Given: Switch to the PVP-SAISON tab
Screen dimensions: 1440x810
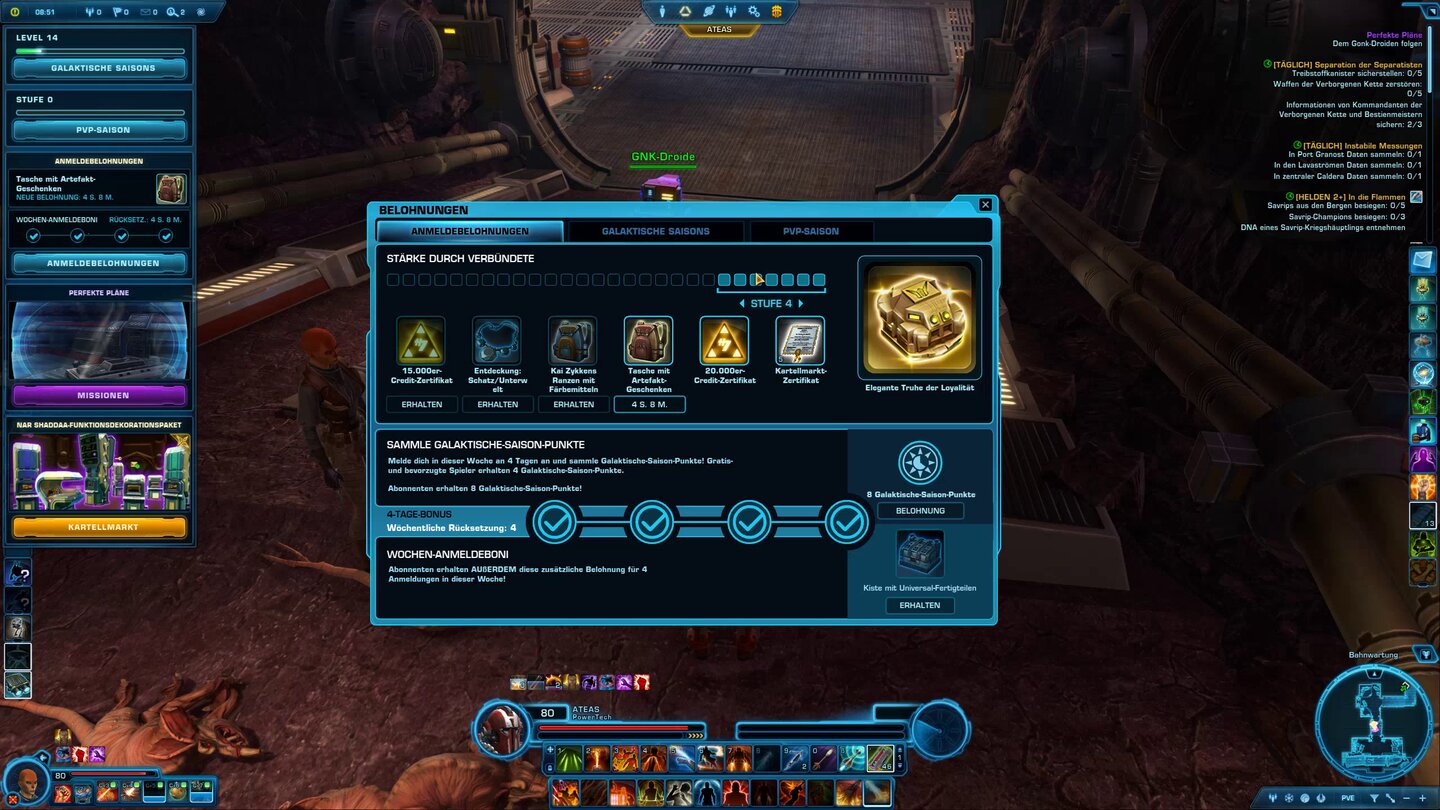Looking at the screenshot, I should (811, 231).
